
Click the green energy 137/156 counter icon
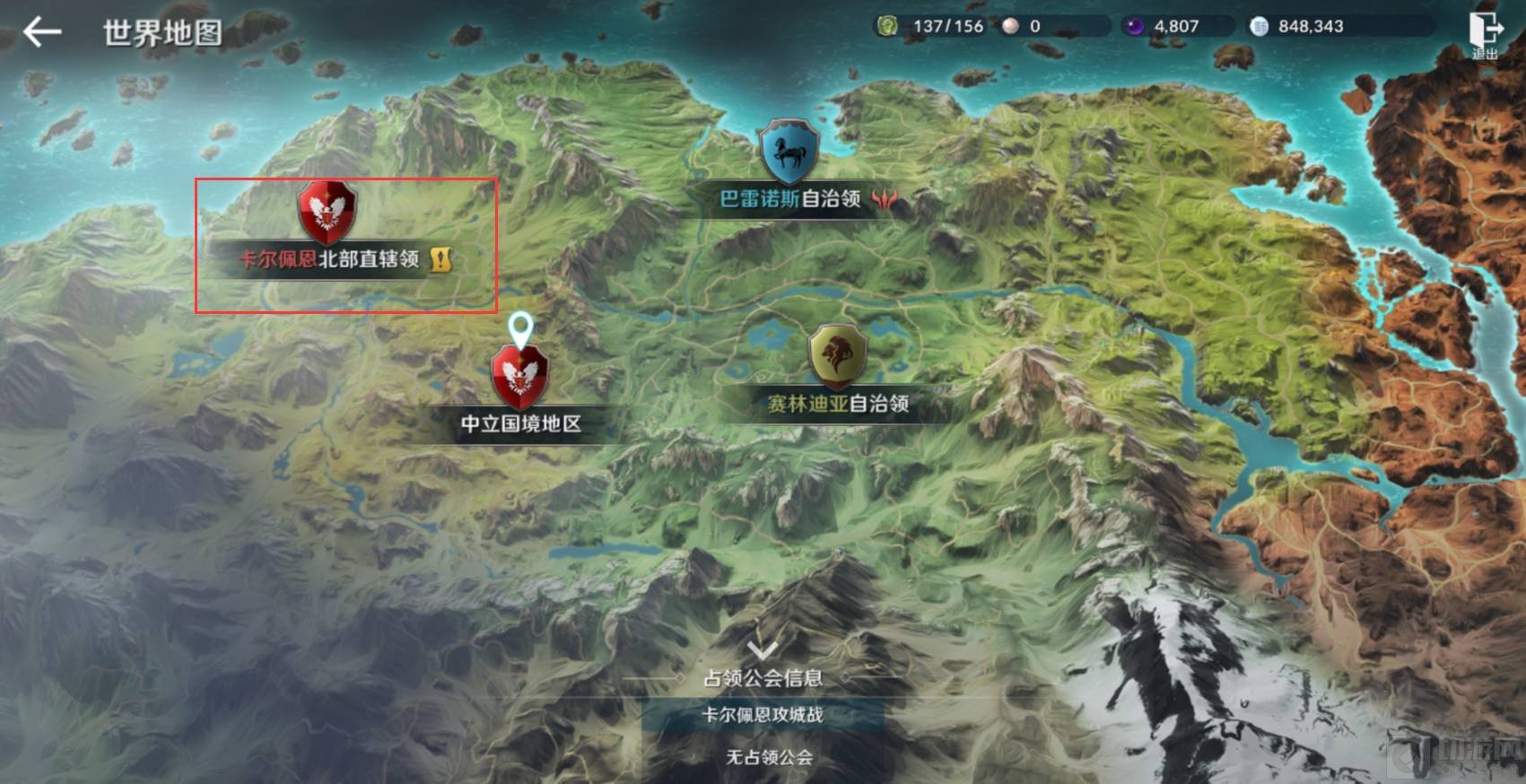pos(887,26)
